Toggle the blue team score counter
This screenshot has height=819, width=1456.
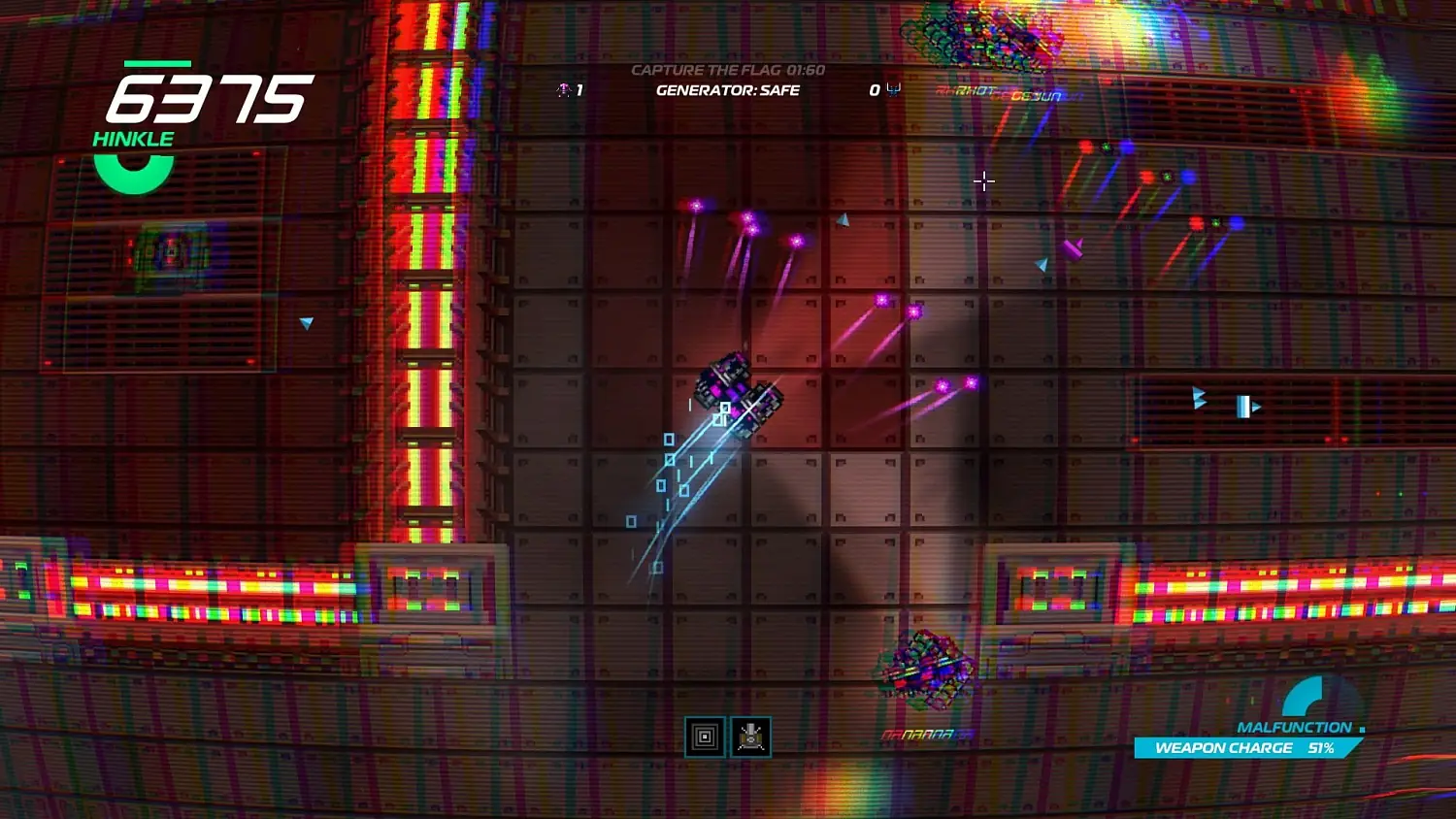point(873,89)
